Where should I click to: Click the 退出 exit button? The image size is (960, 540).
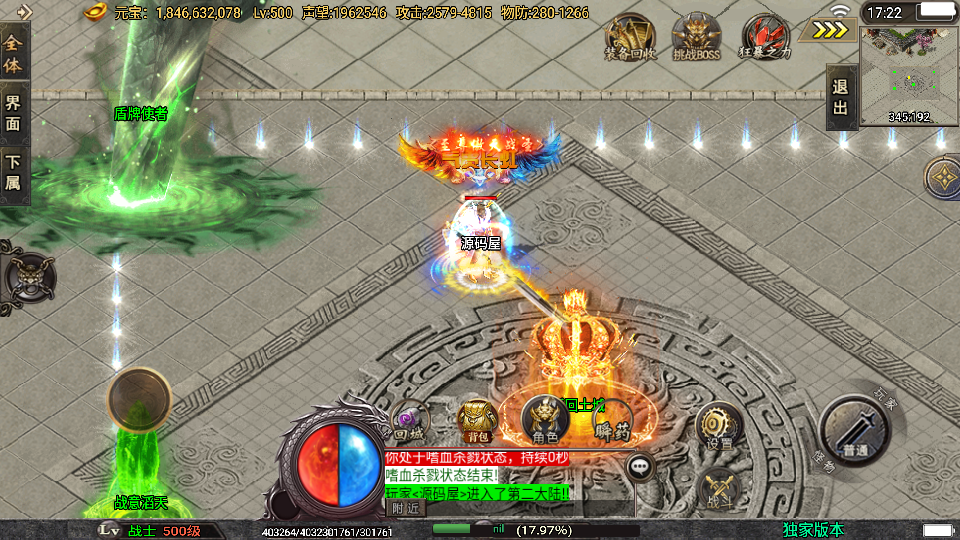[841, 97]
